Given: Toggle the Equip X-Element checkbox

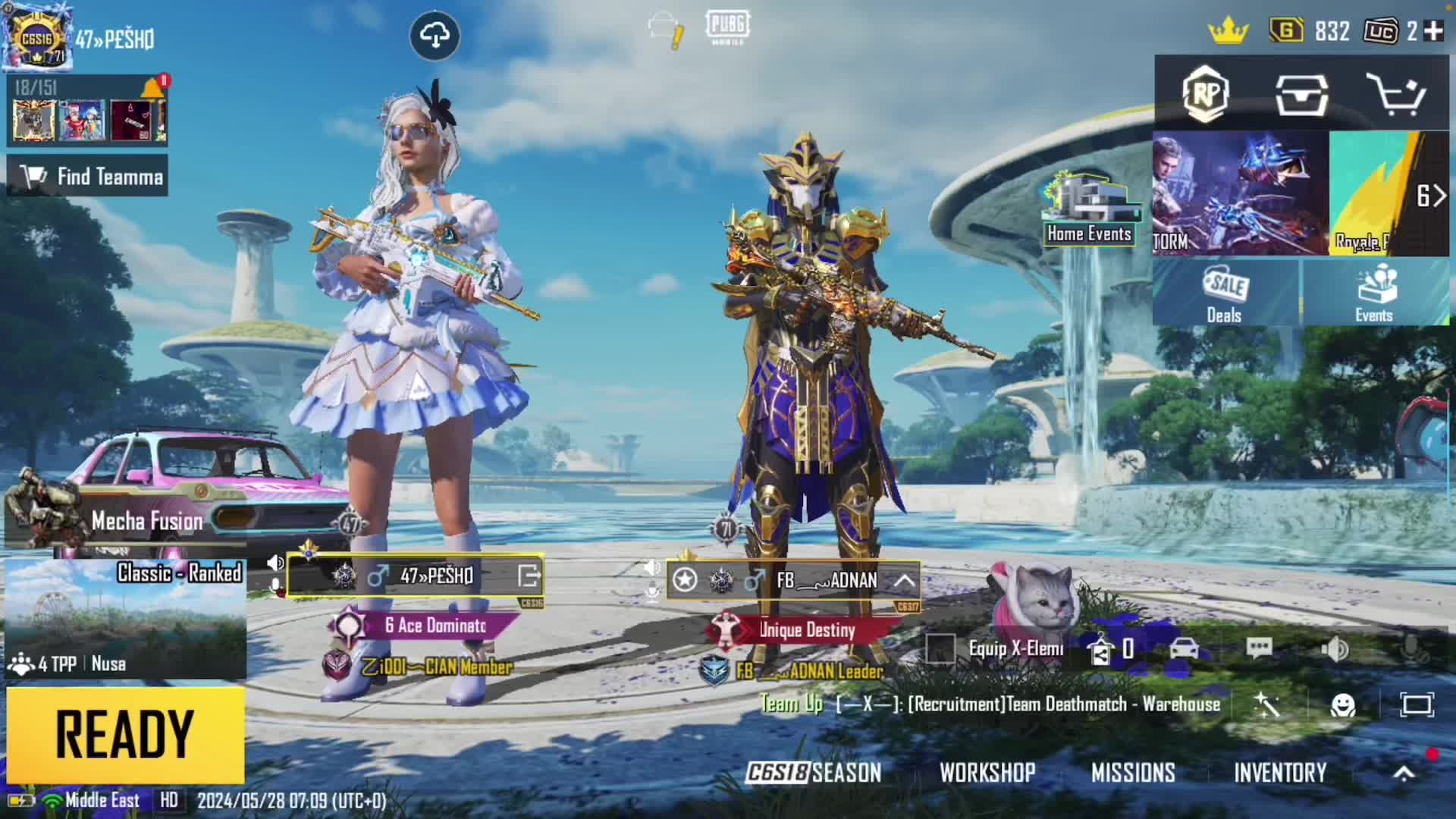Looking at the screenshot, I should coord(940,648).
